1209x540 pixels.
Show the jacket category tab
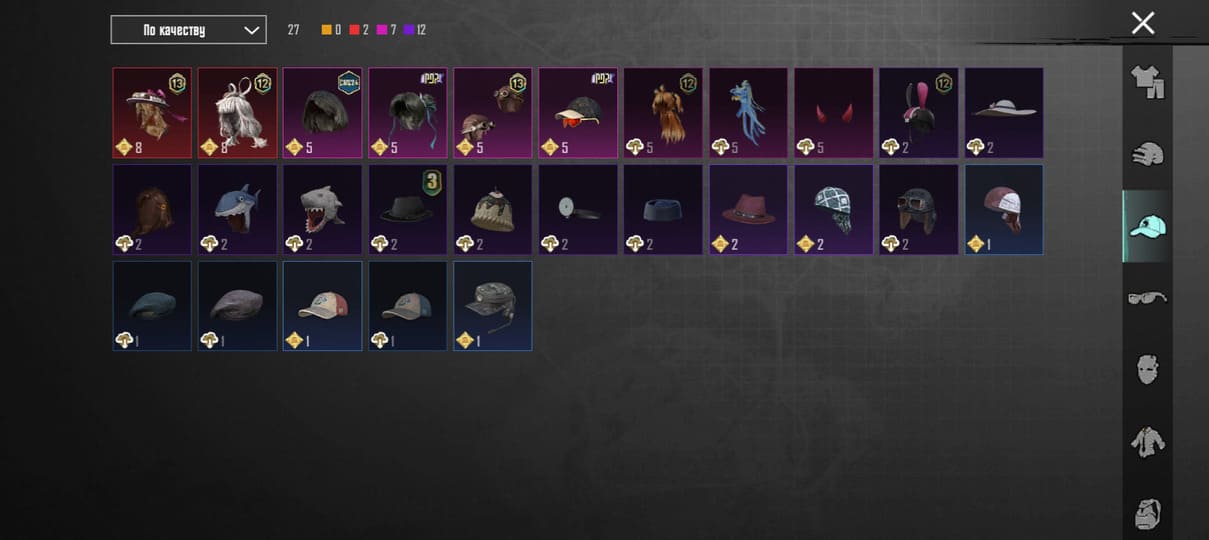point(1146,441)
